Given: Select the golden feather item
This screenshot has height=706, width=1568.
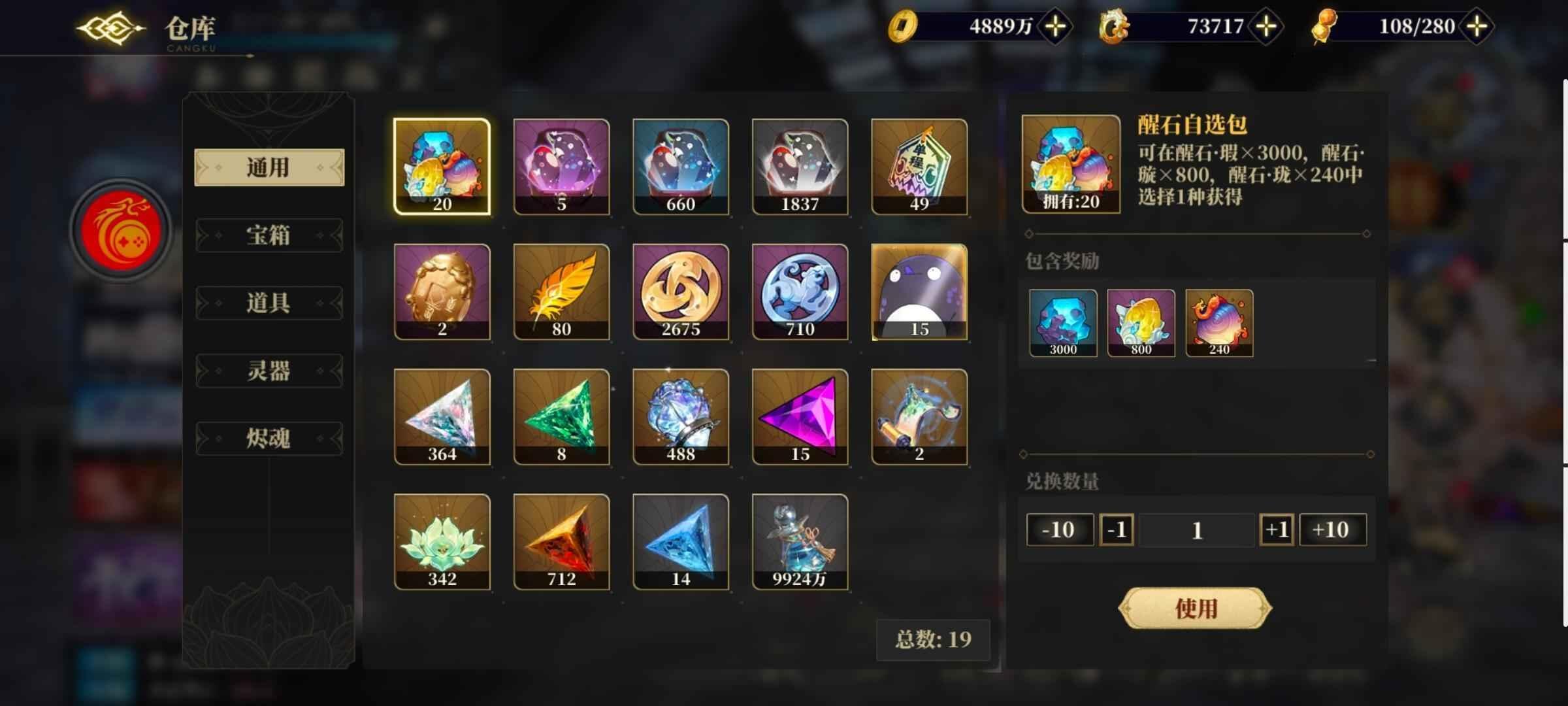Looking at the screenshot, I should point(561,292).
